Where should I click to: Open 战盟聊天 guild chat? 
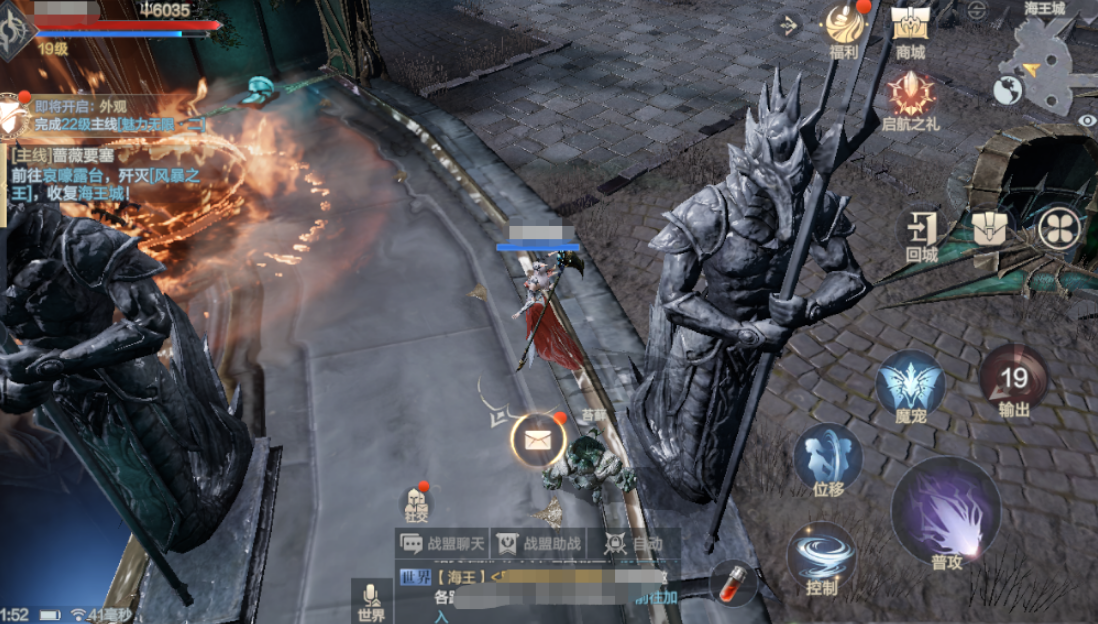[x=444, y=543]
